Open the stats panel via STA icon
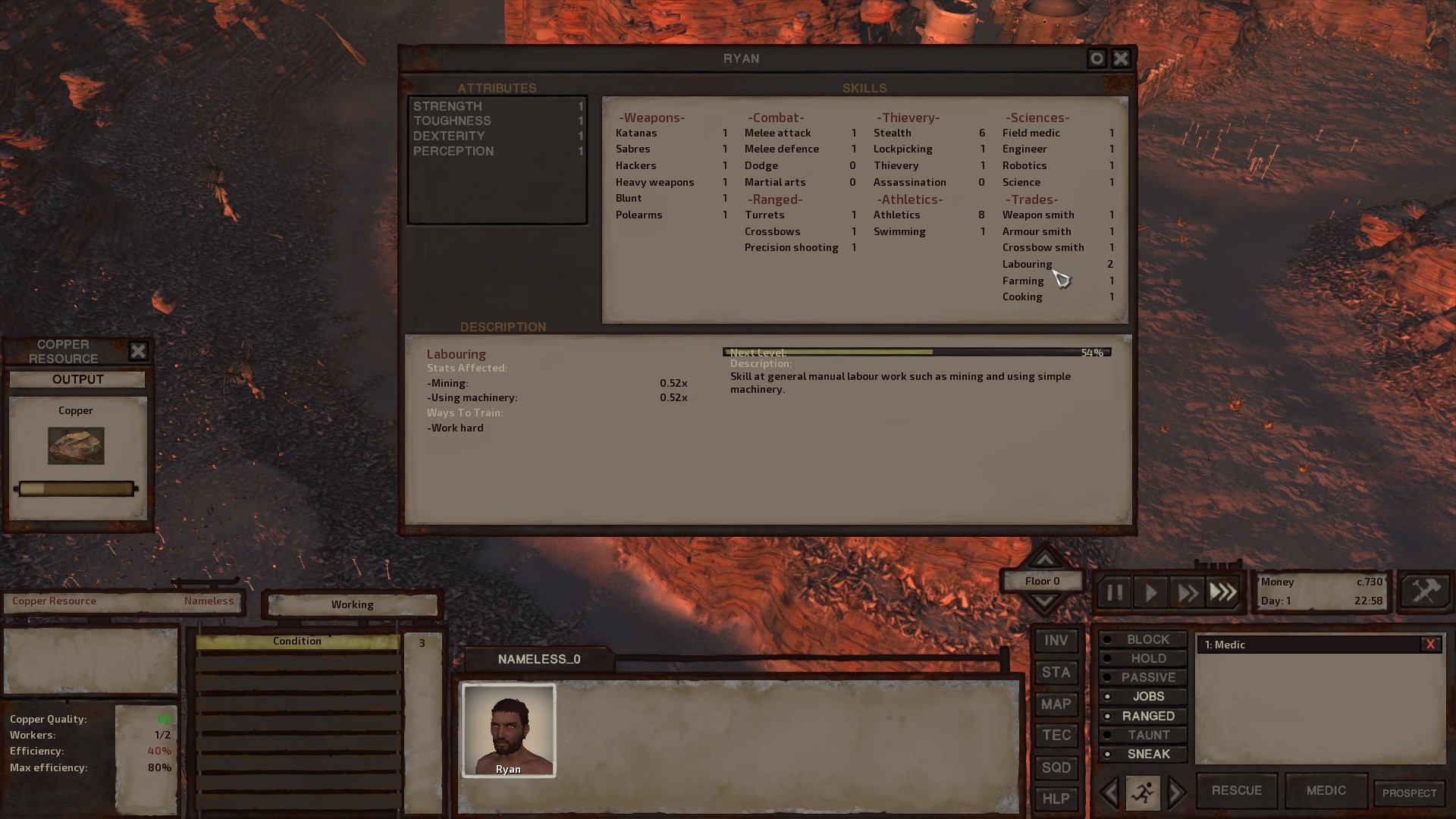This screenshot has width=1456, height=819. pyautogui.click(x=1056, y=672)
